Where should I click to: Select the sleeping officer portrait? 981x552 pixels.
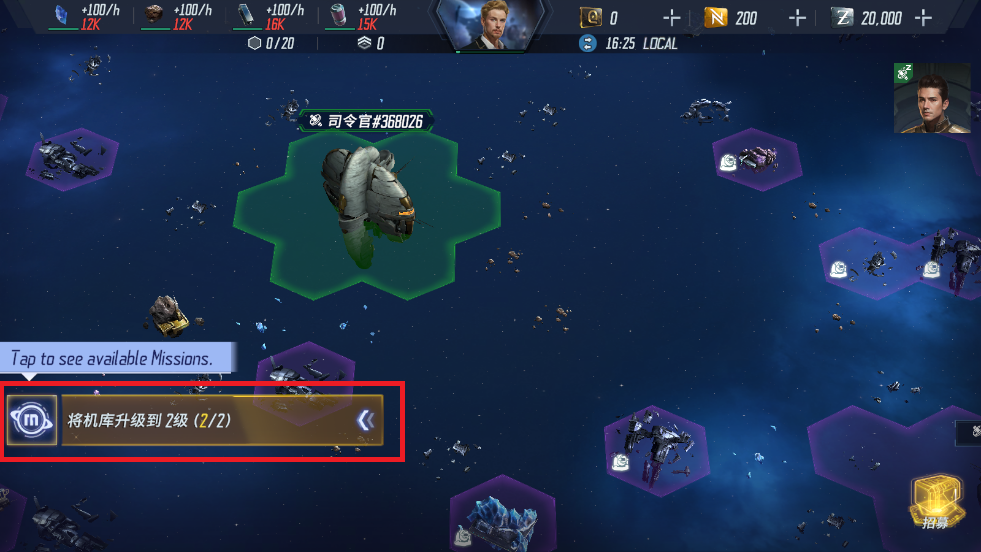[932, 99]
